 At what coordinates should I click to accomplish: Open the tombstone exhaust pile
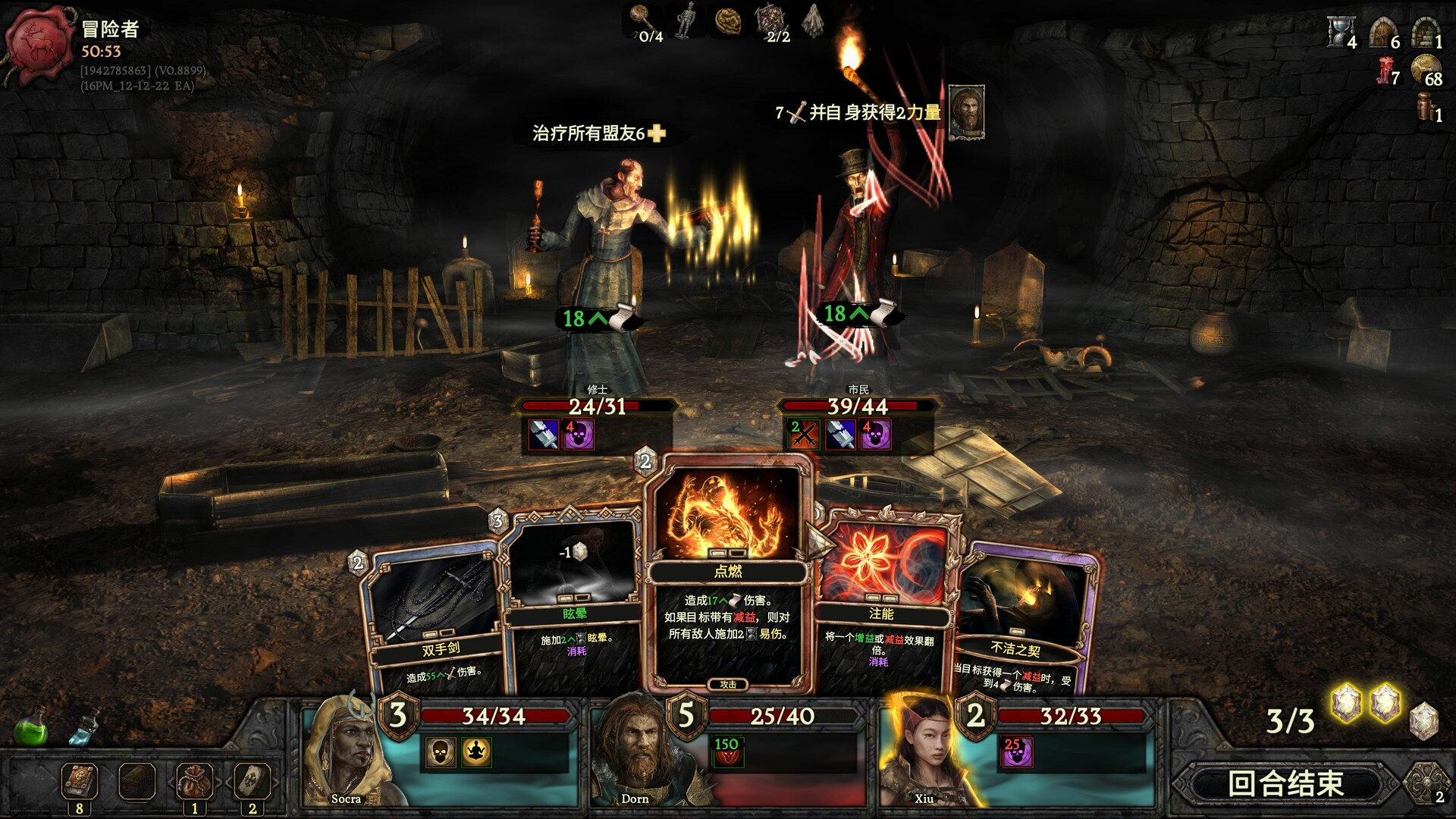pos(252,781)
